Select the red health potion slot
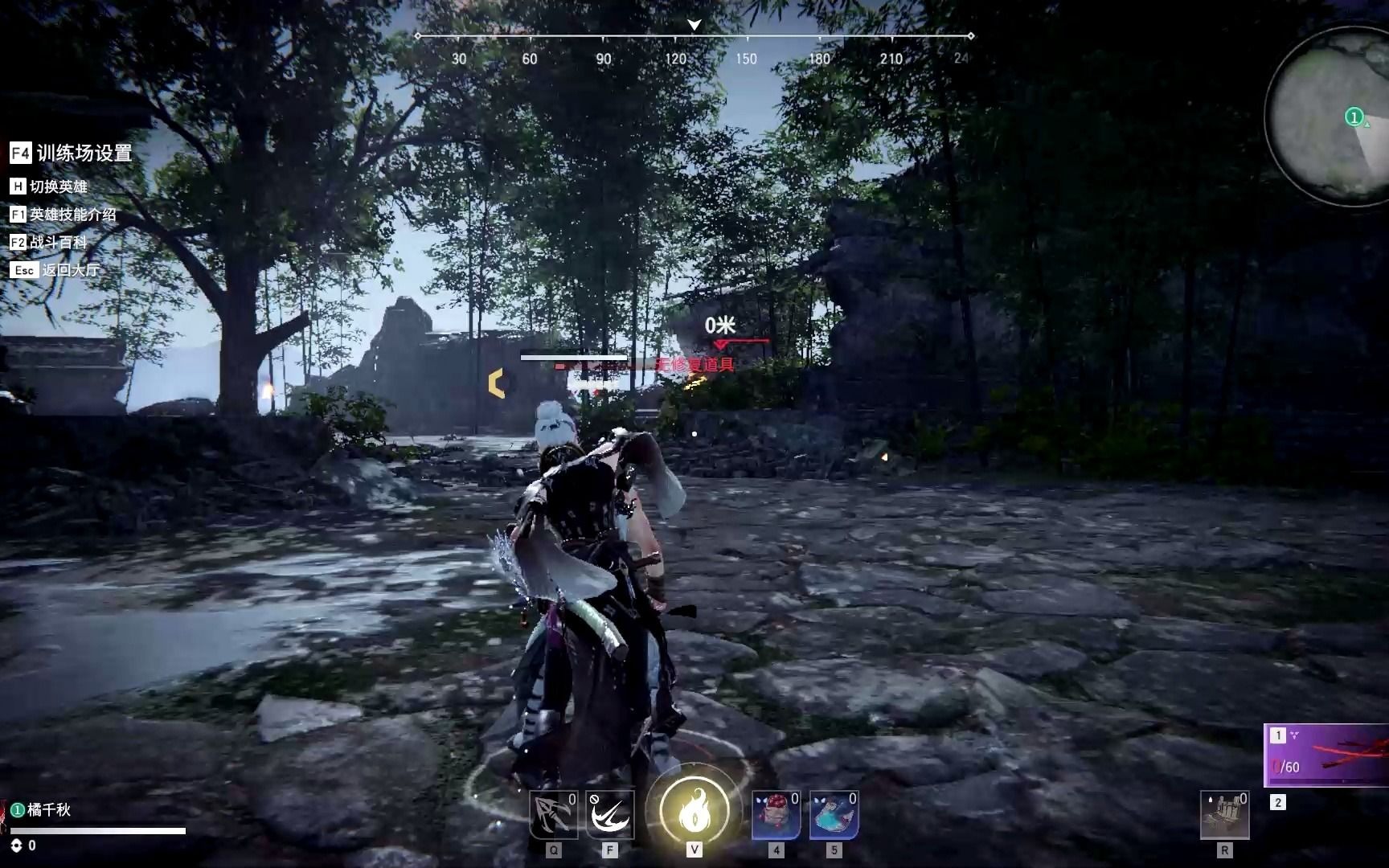The image size is (1389, 868). [x=776, y=815]
